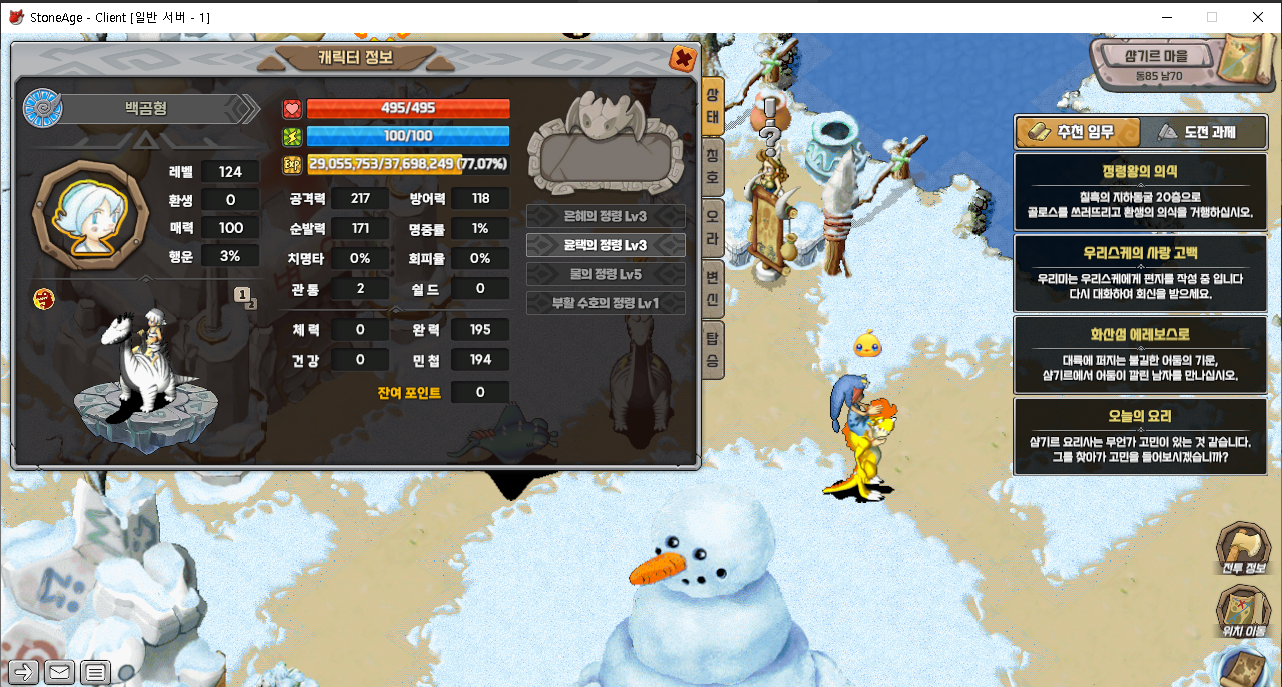The width and height of the screenshot is (1282, 687).
Task: Open the mail envelope button
Action: 59,672
